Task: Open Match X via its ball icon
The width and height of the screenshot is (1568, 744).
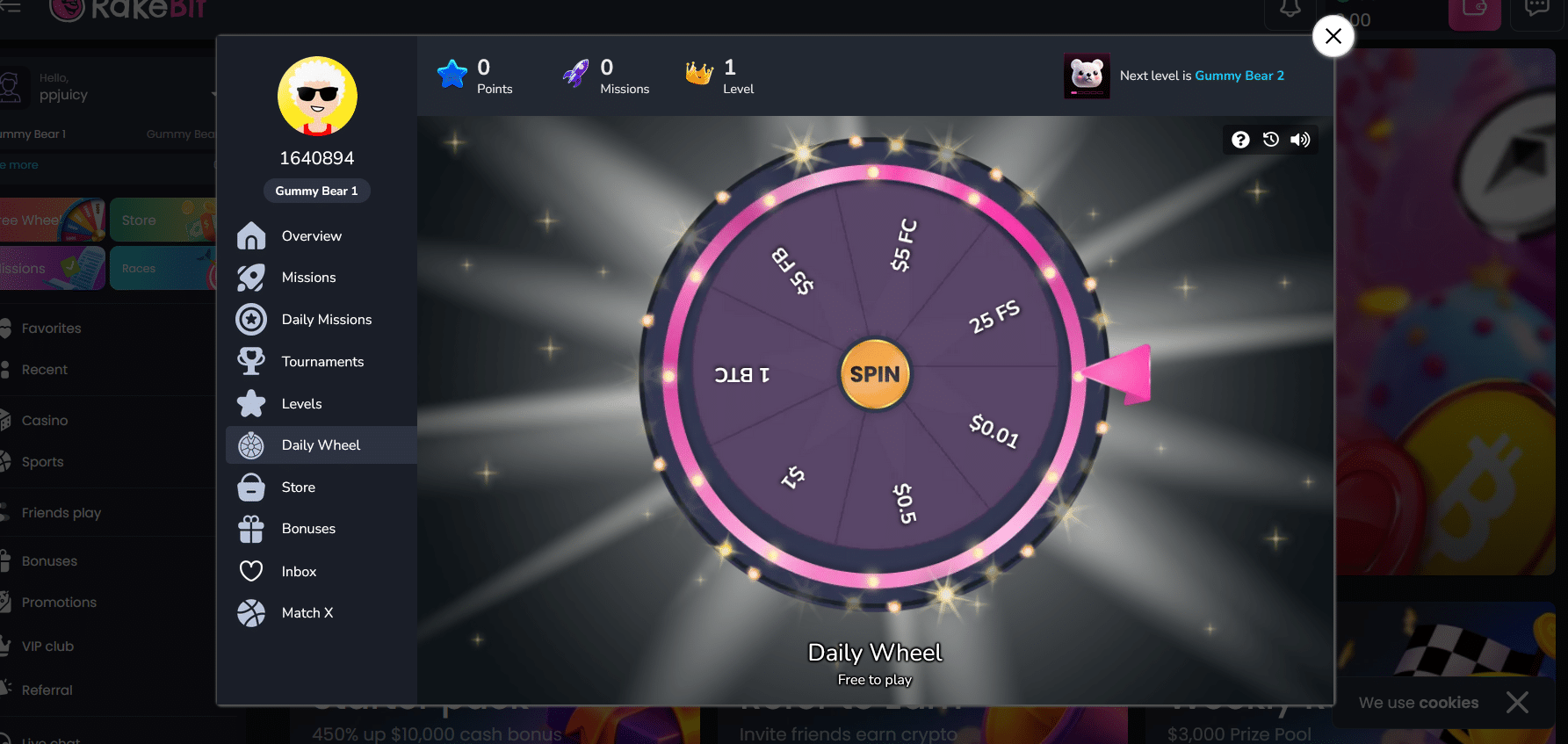Action: [251, 612]
